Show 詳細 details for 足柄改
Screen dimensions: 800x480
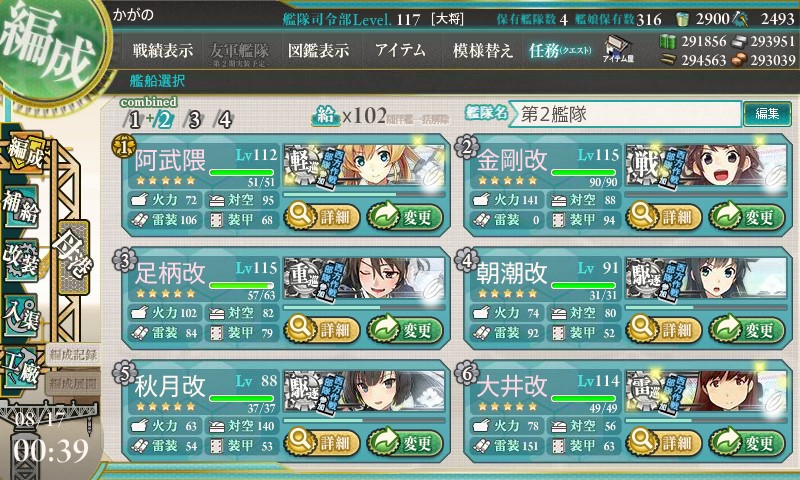click(320, 328)
